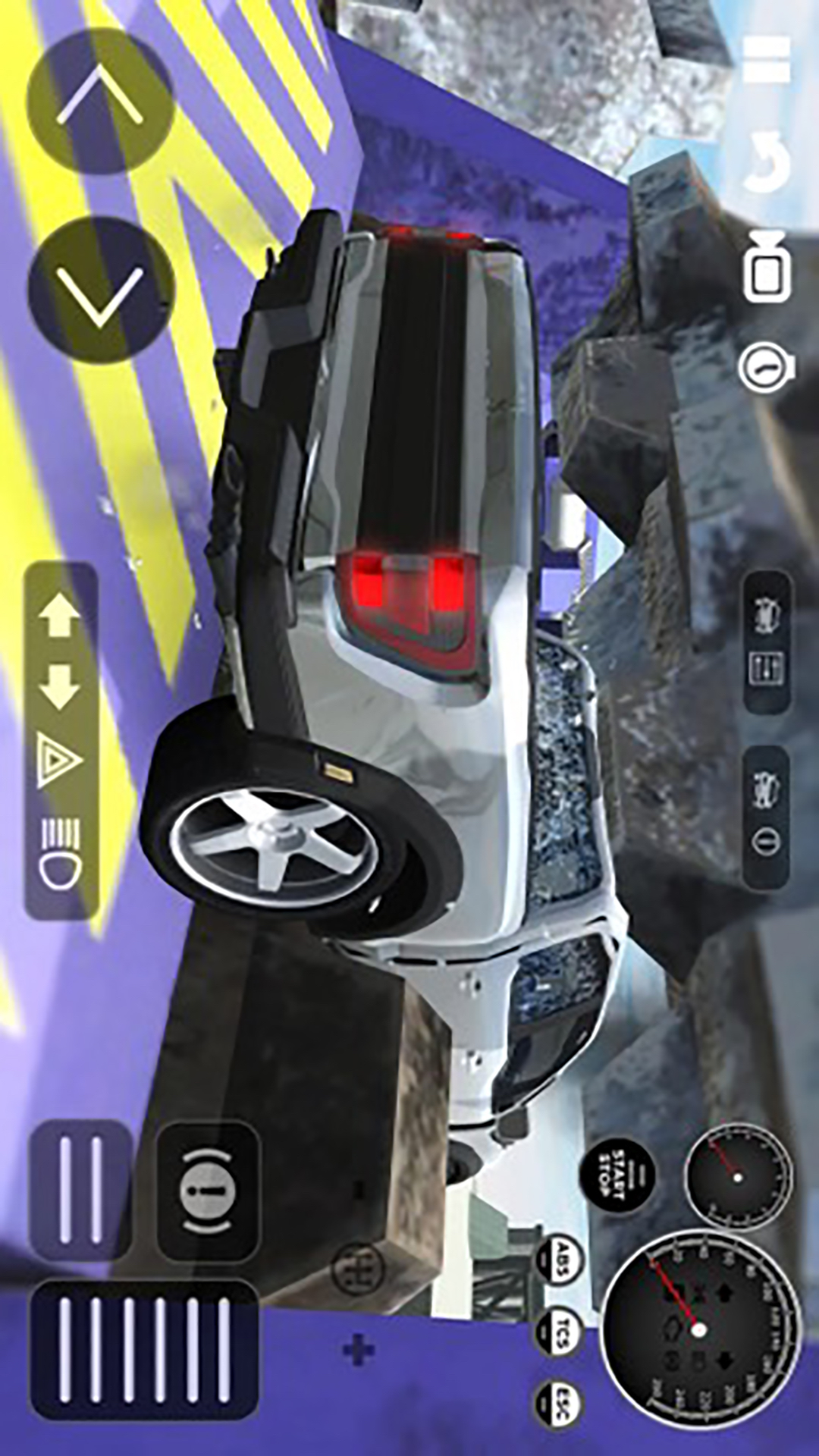This screenshot has height=1456, width=819.
Task: Reset the car with the curved arrow
Action: tap(766, 161)
